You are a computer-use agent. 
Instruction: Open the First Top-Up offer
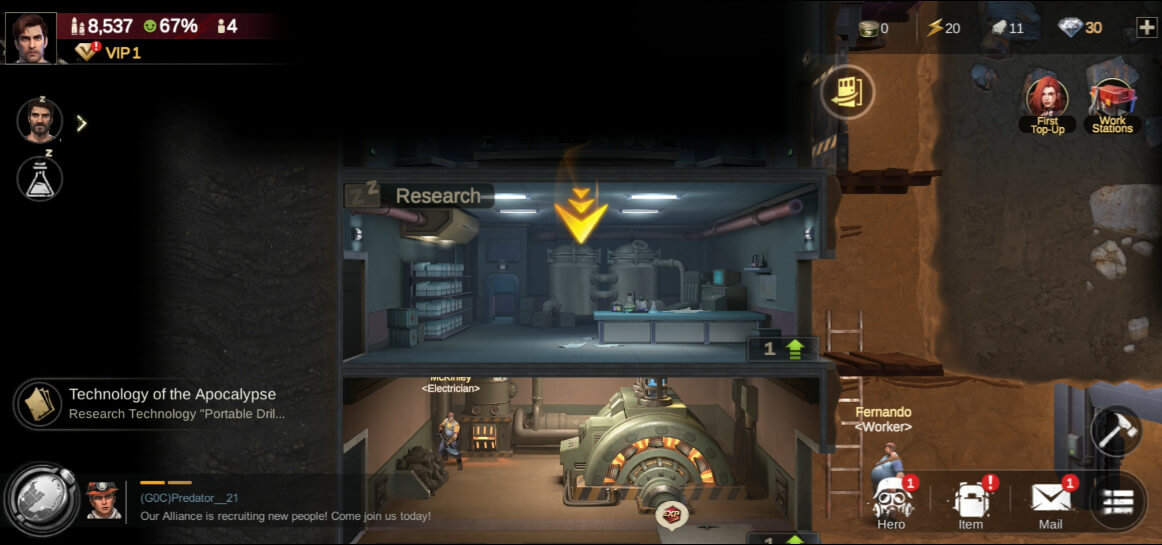[1047, 105]
